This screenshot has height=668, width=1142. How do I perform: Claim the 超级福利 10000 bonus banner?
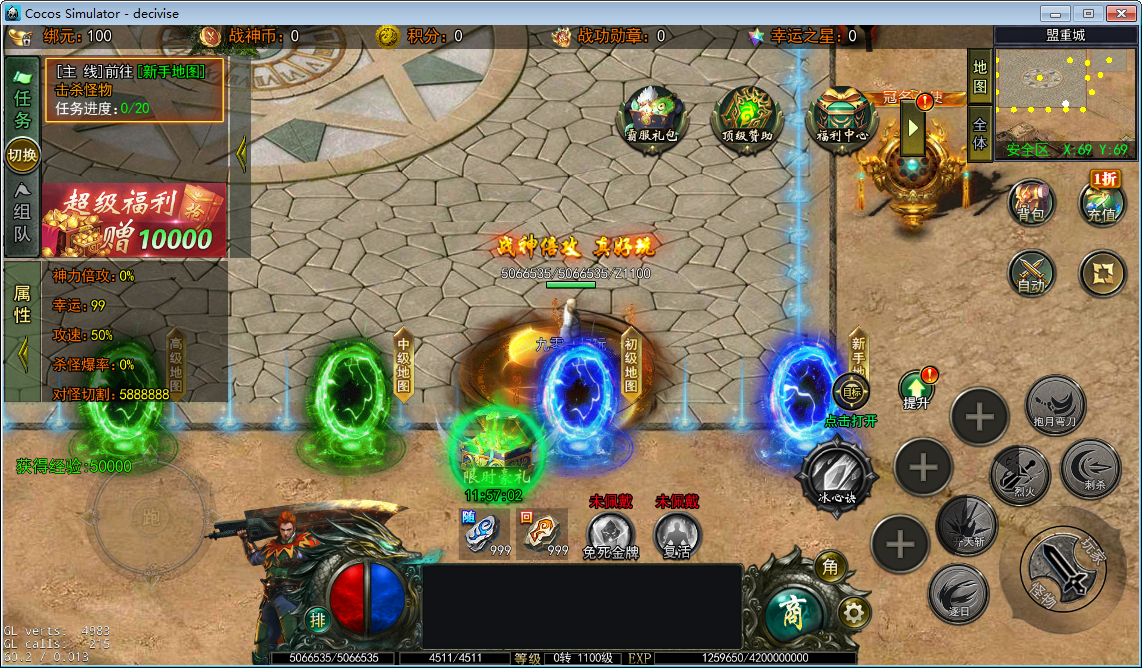(134, 220)
